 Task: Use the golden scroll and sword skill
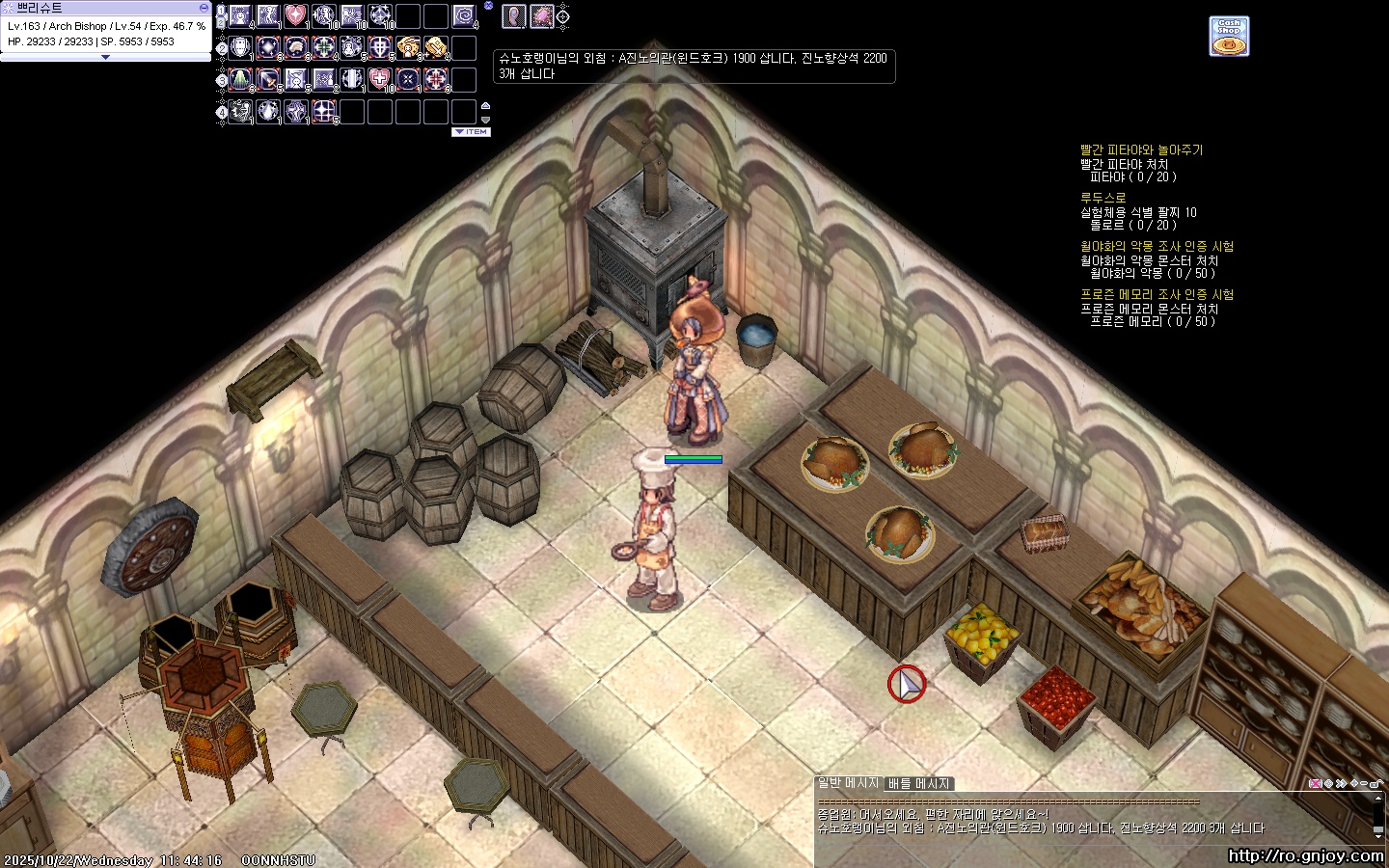tap(436, 47)
